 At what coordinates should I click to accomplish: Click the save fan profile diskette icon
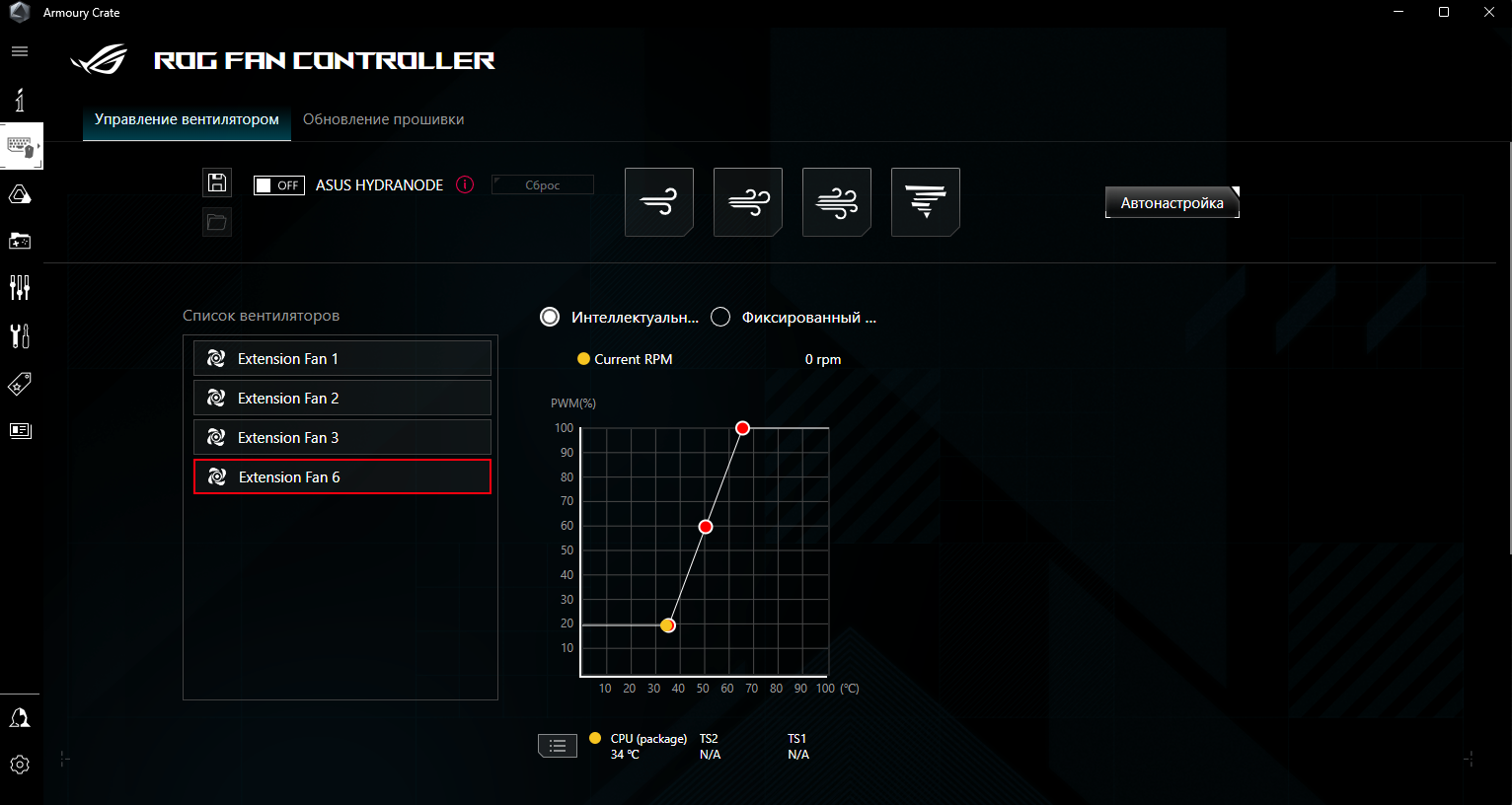[x=216, y=183]
